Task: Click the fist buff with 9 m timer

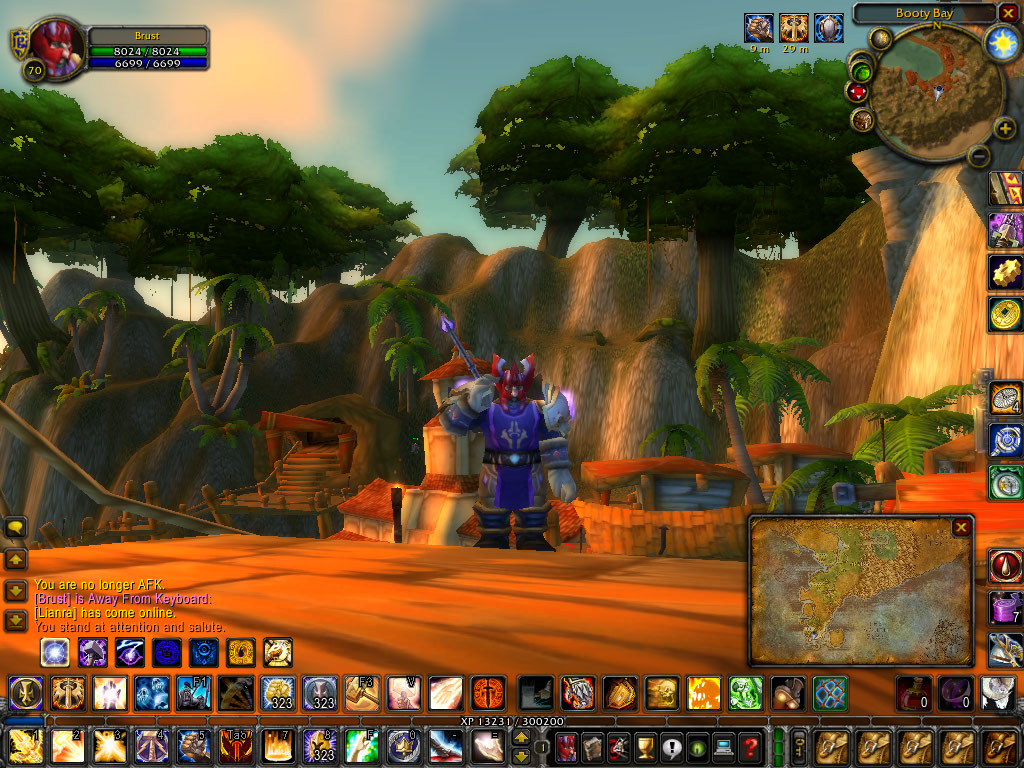Action: (760, 28)
